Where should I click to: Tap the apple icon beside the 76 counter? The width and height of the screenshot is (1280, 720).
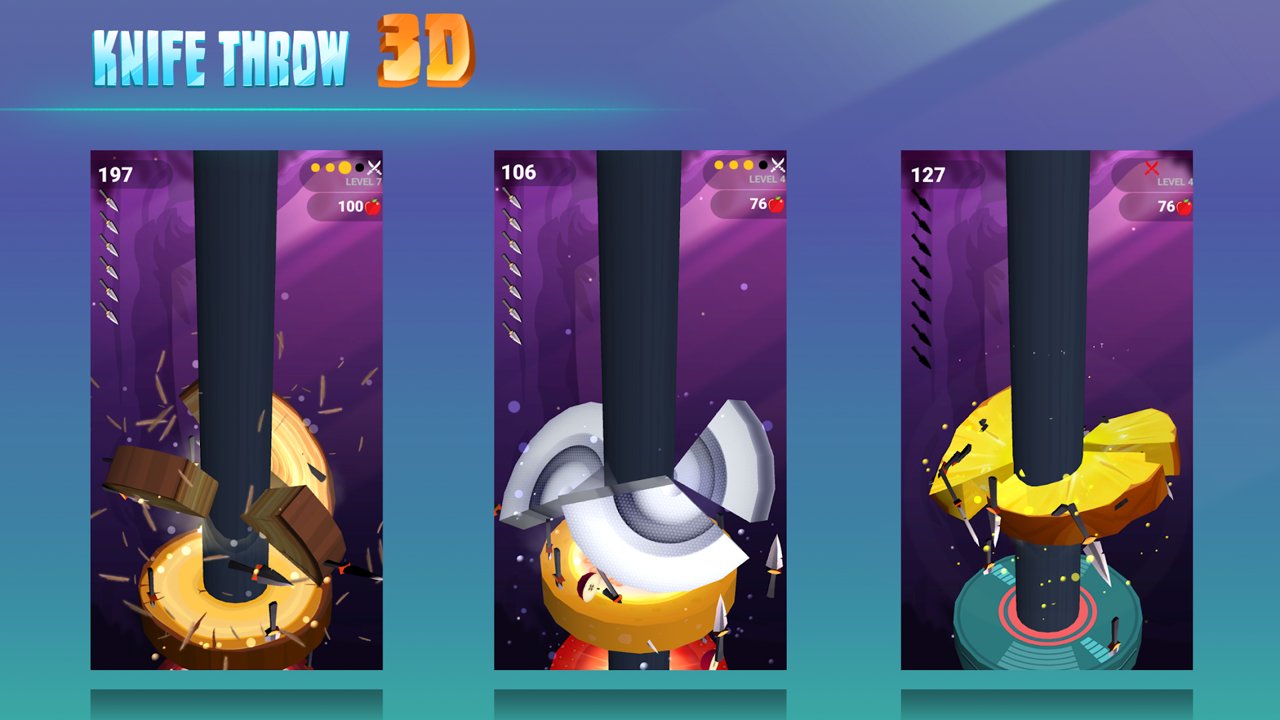(x=777, y=206)
